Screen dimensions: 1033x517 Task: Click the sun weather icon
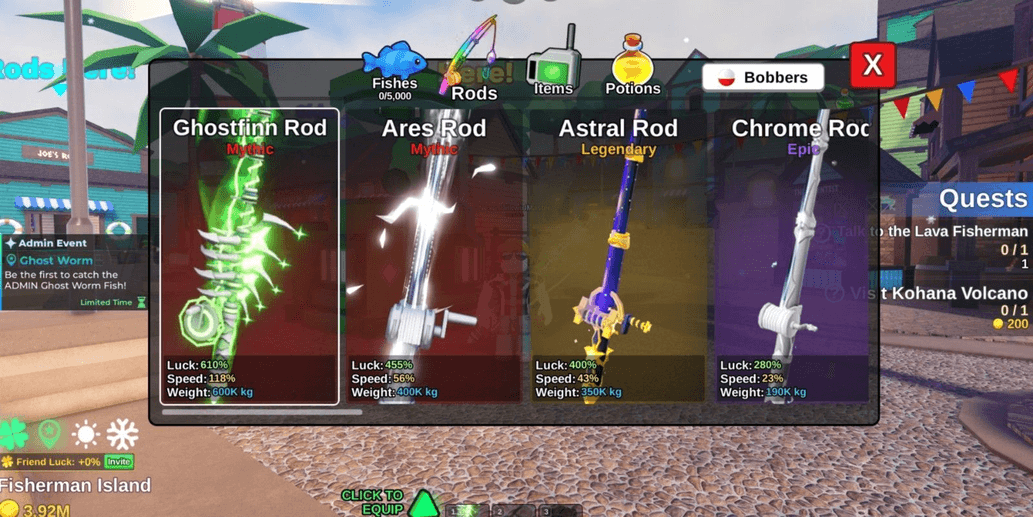tap(85, 434)
